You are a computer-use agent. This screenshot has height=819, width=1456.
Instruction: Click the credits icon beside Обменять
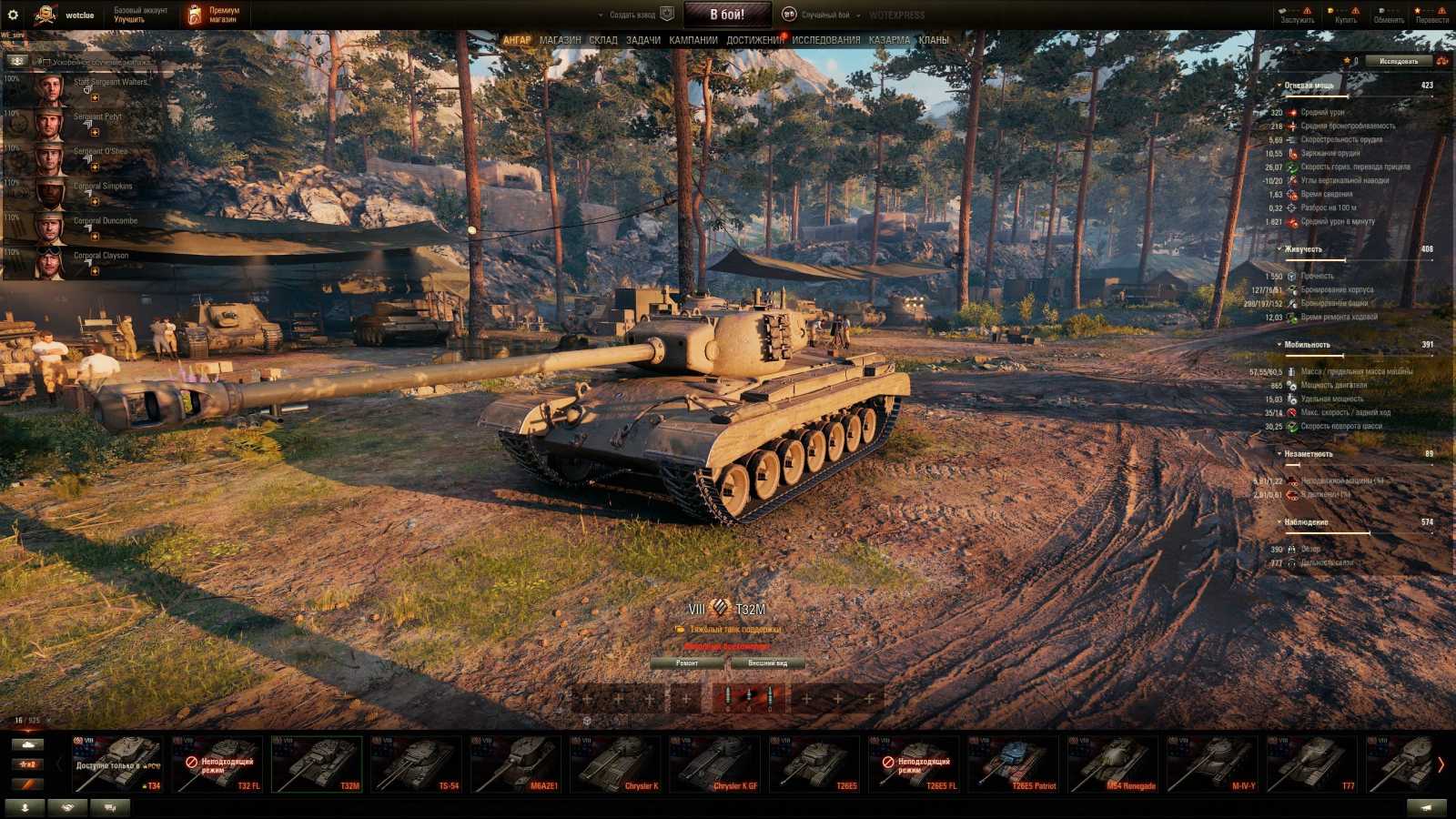pyautogui.click(x=1380, y=10)
